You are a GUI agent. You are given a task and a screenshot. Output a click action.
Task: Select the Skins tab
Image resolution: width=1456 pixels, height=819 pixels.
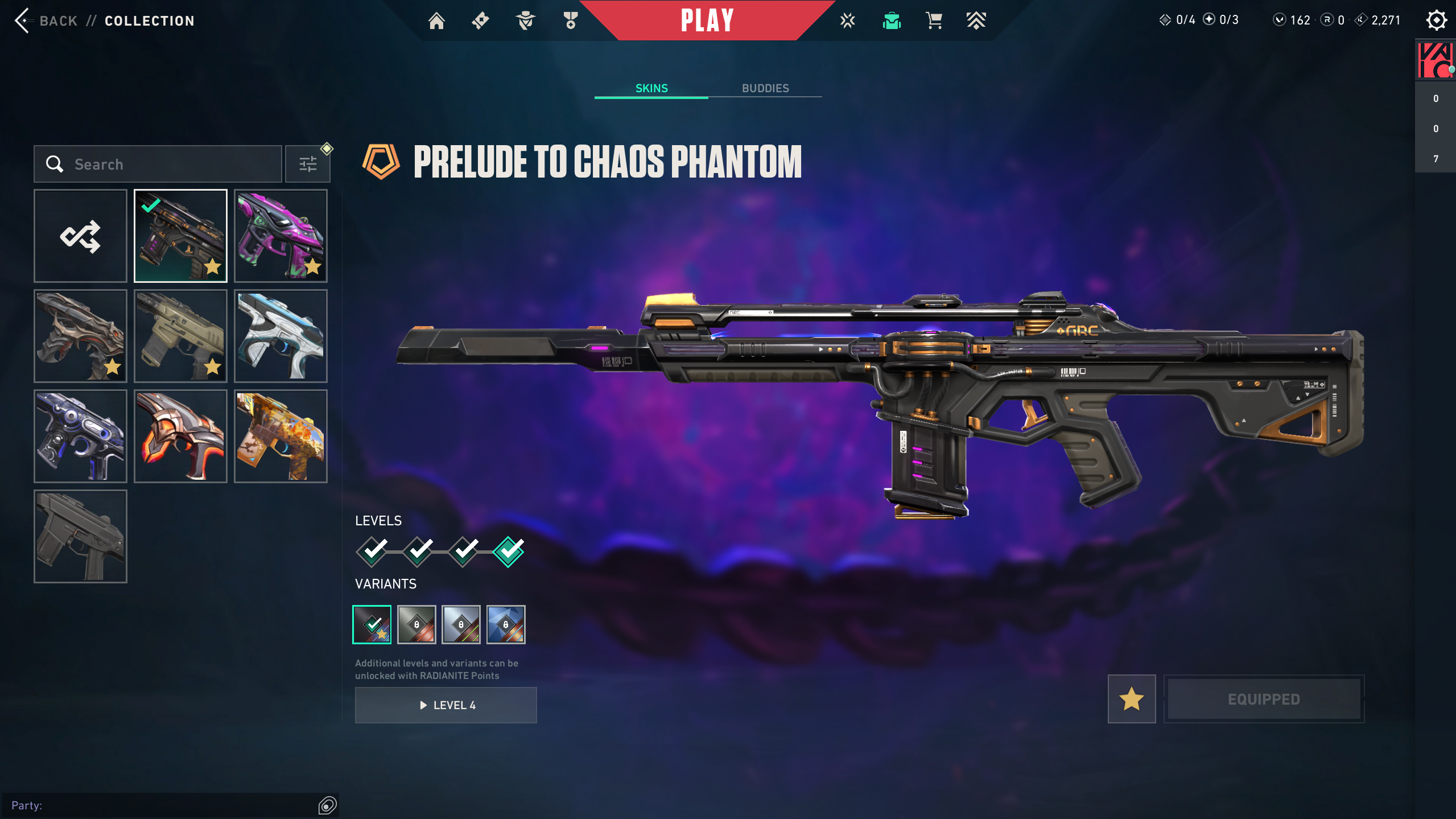point(651,88)
